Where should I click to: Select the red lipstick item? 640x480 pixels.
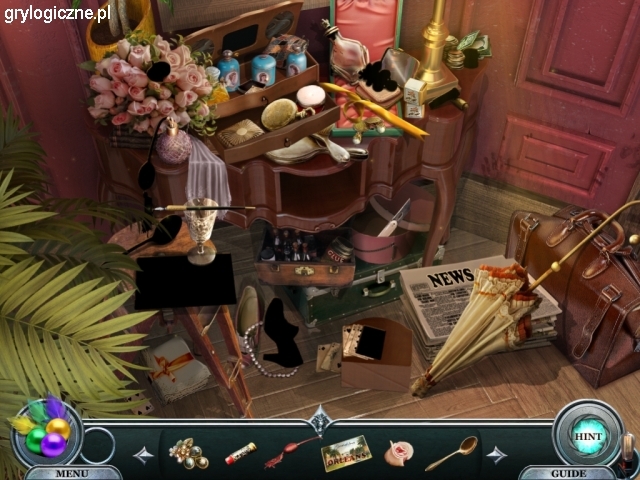click(x=240, y=454)
